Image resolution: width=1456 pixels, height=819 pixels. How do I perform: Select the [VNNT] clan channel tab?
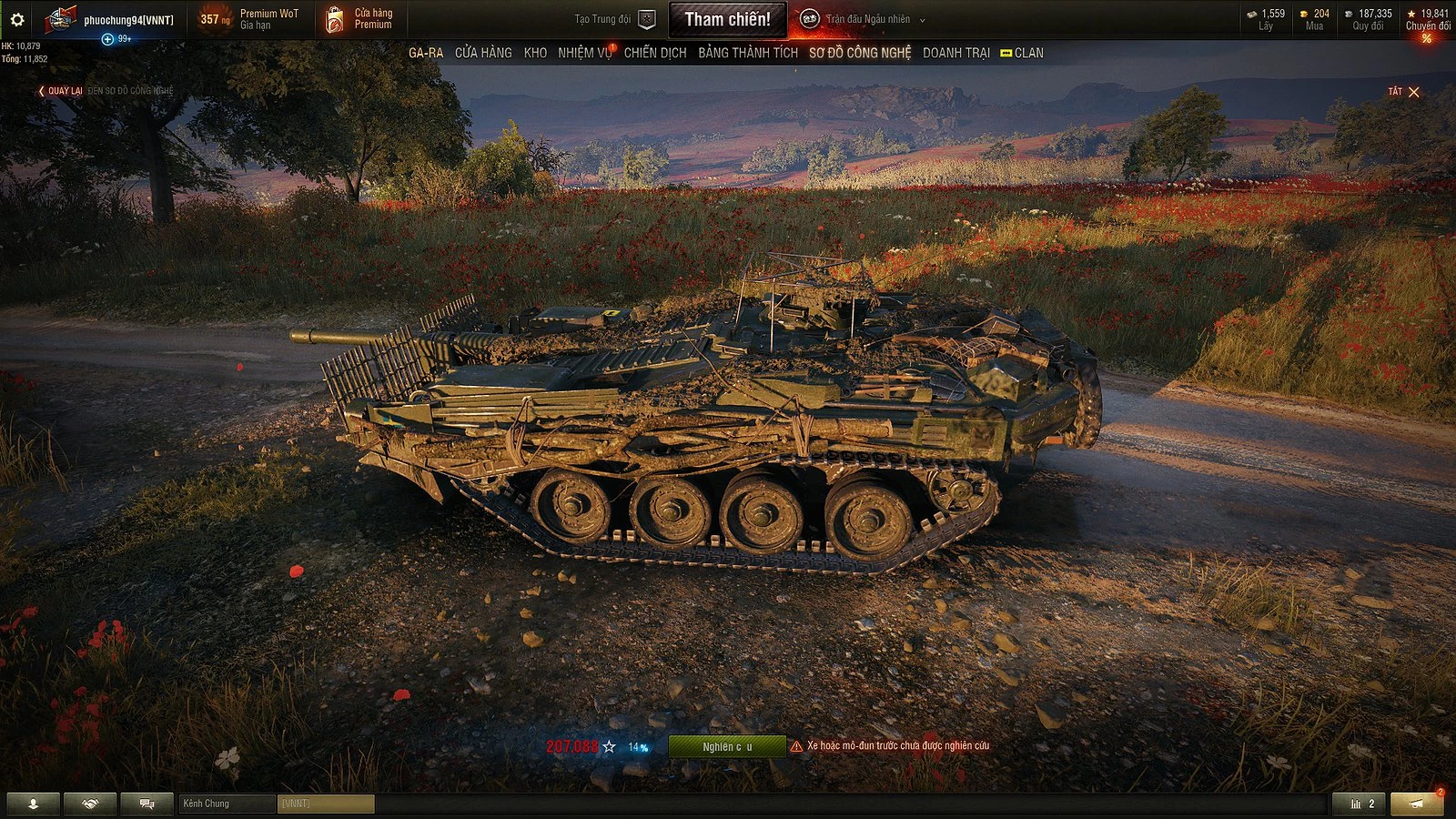click(x=326, y=804)
